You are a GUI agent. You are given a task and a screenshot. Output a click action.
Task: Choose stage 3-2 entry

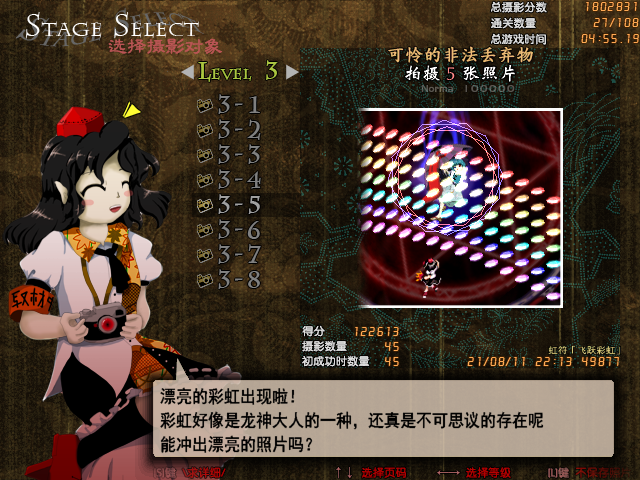coord(230,130)
